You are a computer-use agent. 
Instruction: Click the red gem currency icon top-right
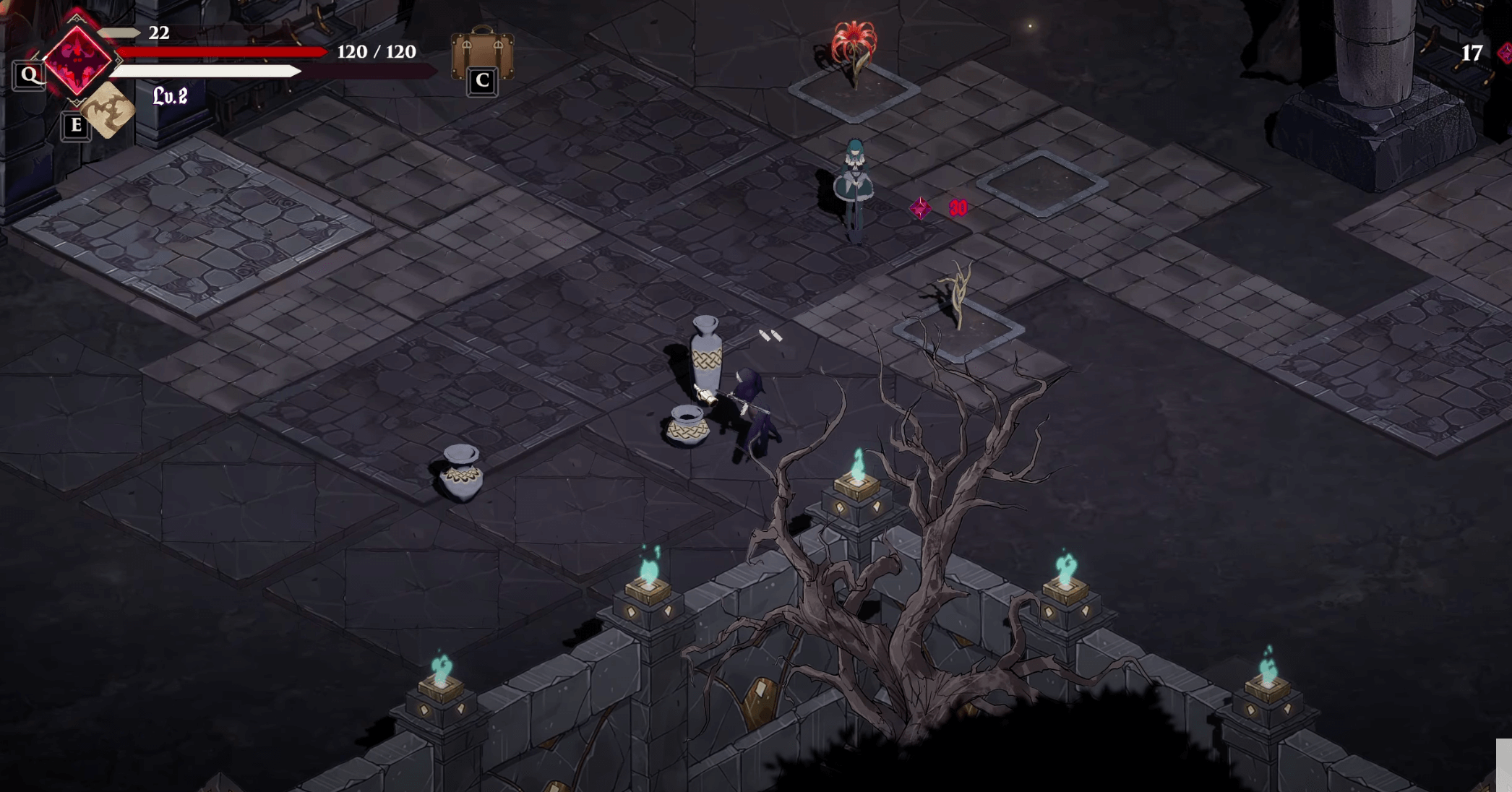click(1506, 53)
